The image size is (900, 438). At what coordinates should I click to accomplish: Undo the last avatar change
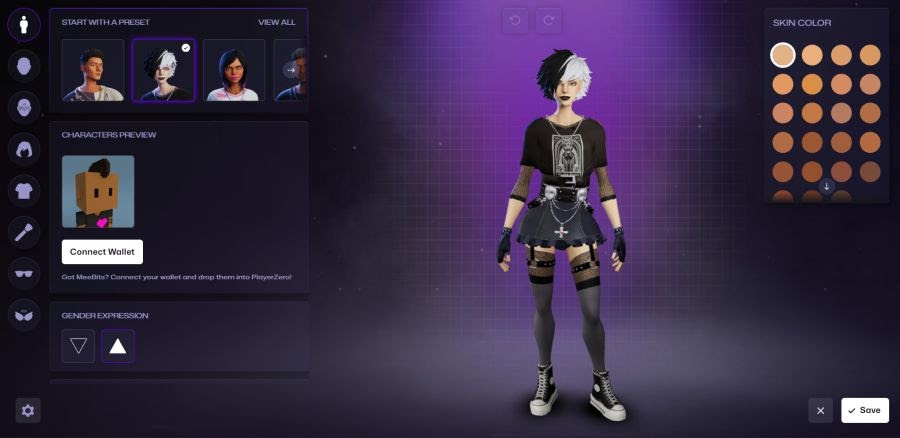point(515,20)
